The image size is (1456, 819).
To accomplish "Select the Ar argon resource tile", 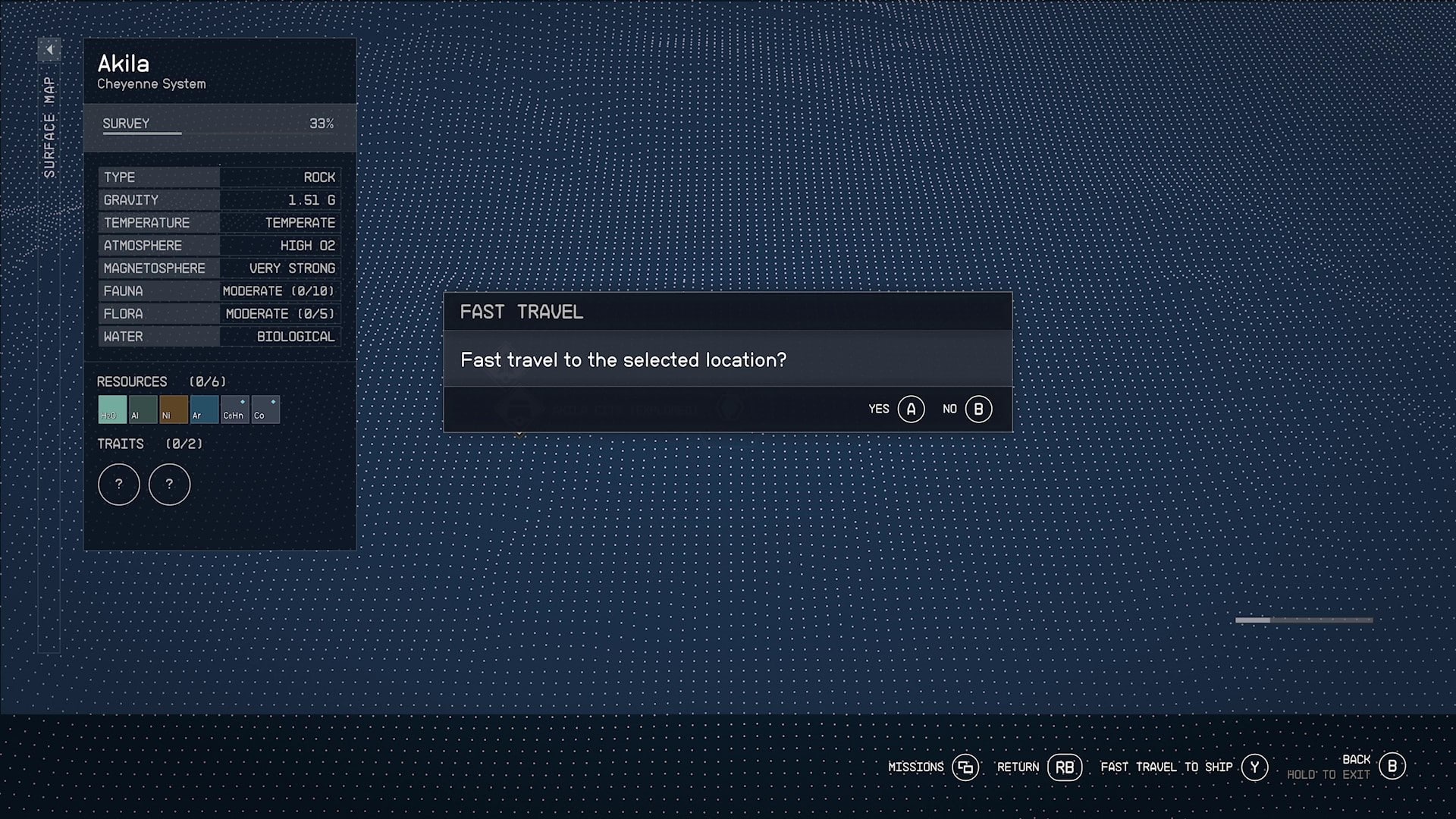I will pyautogui.click(x=204, y=409).
